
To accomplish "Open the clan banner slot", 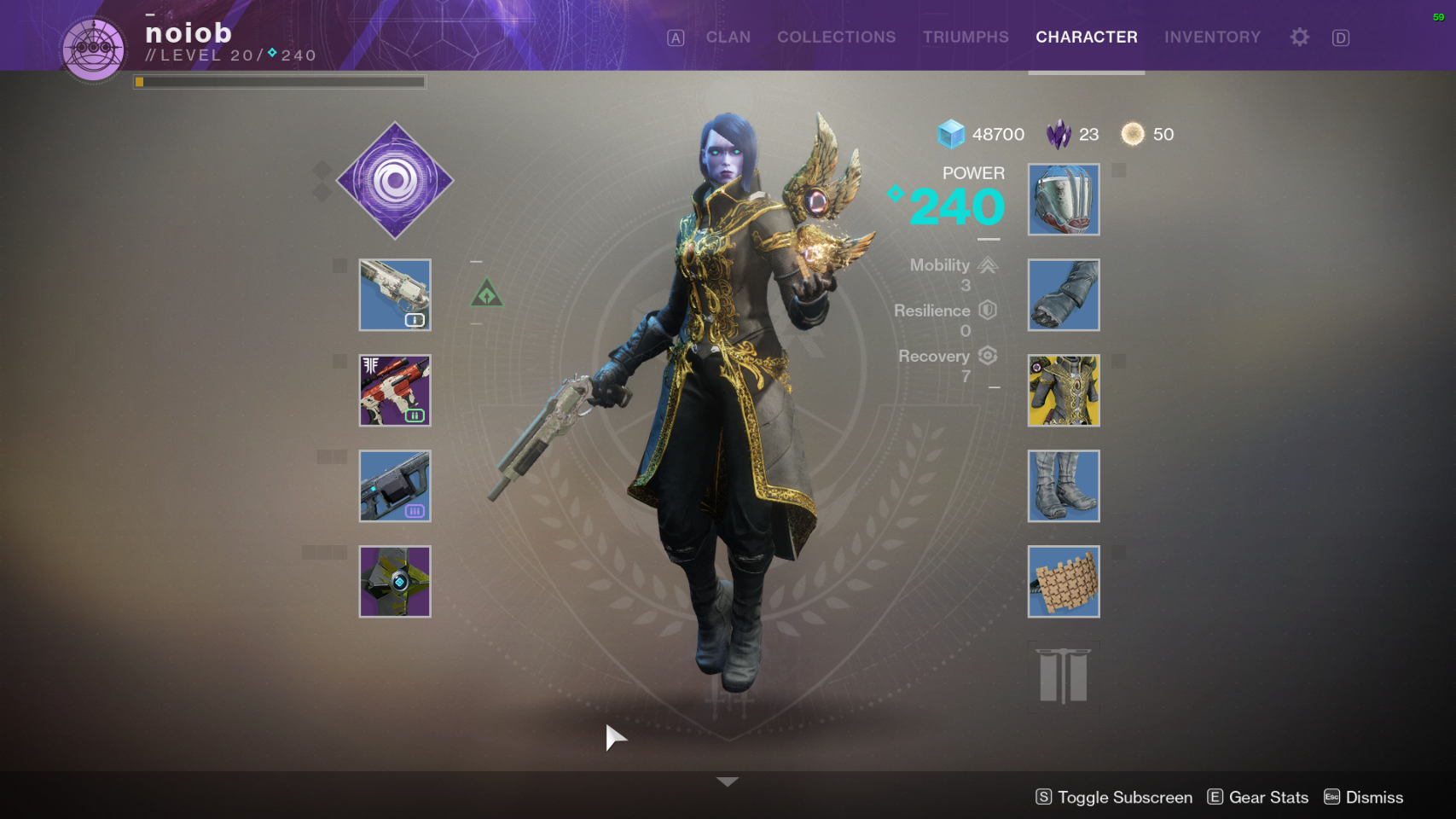I will click(1064, 677).
